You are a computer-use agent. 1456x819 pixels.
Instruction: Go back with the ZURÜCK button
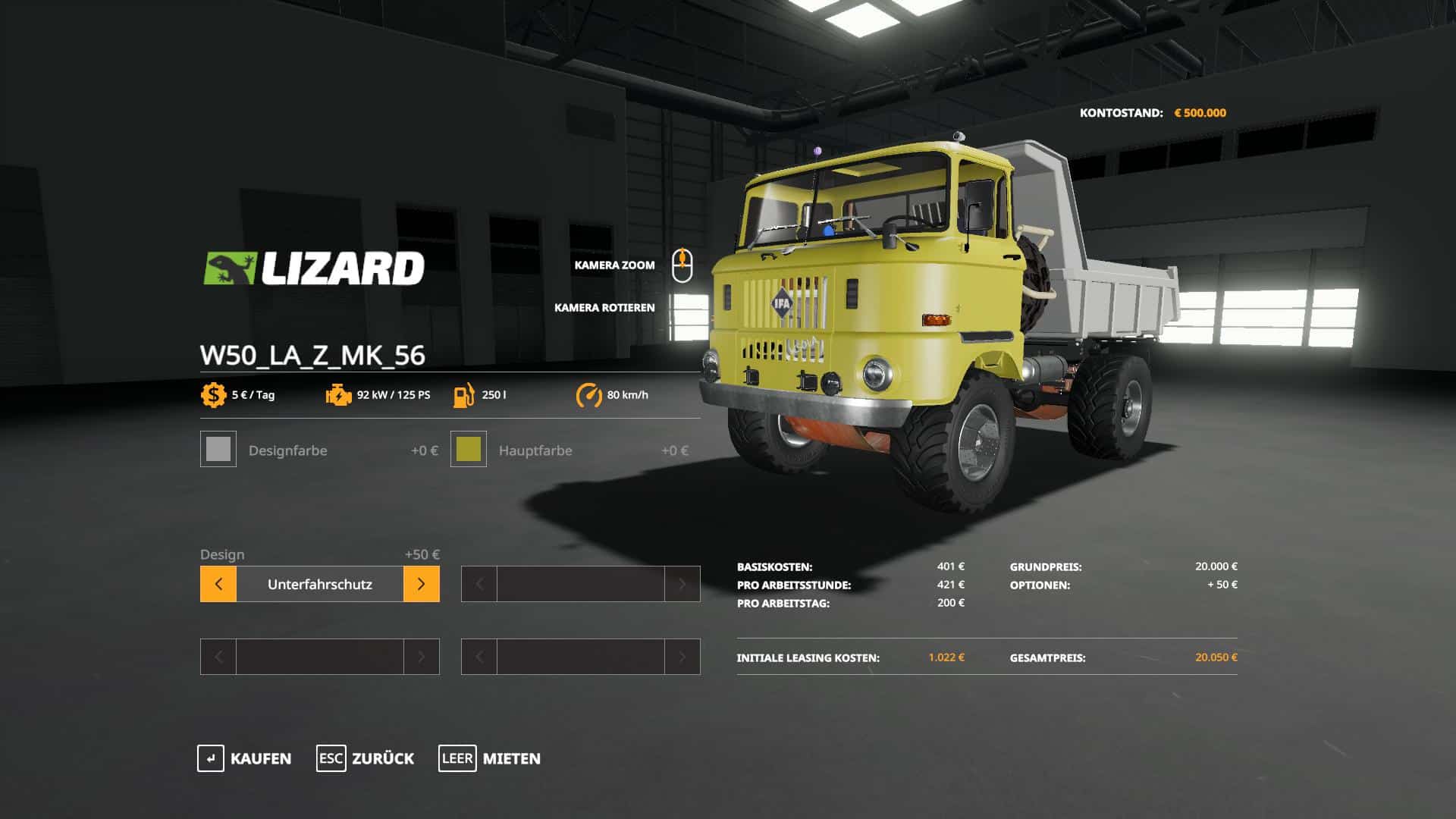(366, 758)
